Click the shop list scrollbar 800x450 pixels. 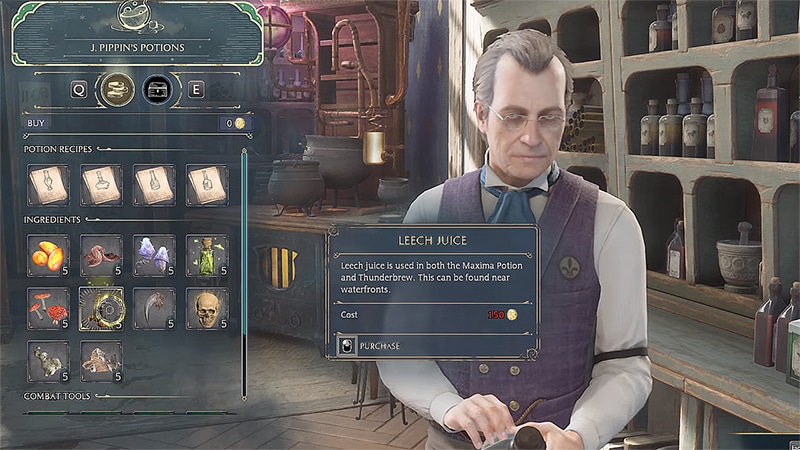(243, 270)
